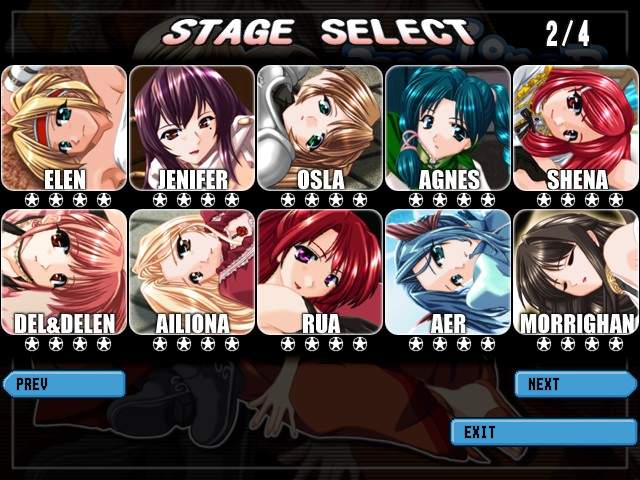Pick the OSLA stage tile
This screenshot has height=480, width=640.
[x=320, y=127]
